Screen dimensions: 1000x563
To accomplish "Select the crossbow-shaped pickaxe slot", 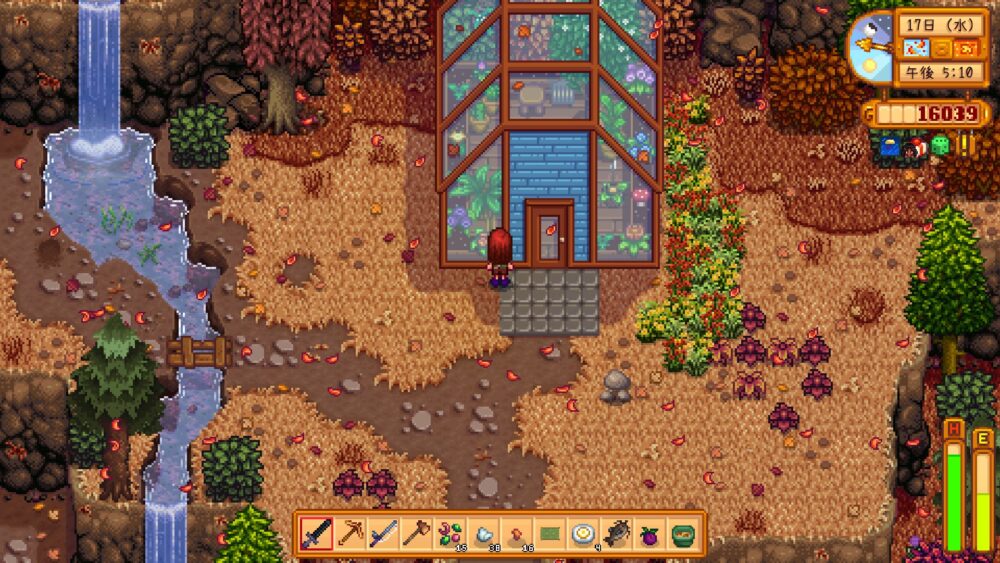I will pos(350,534).
